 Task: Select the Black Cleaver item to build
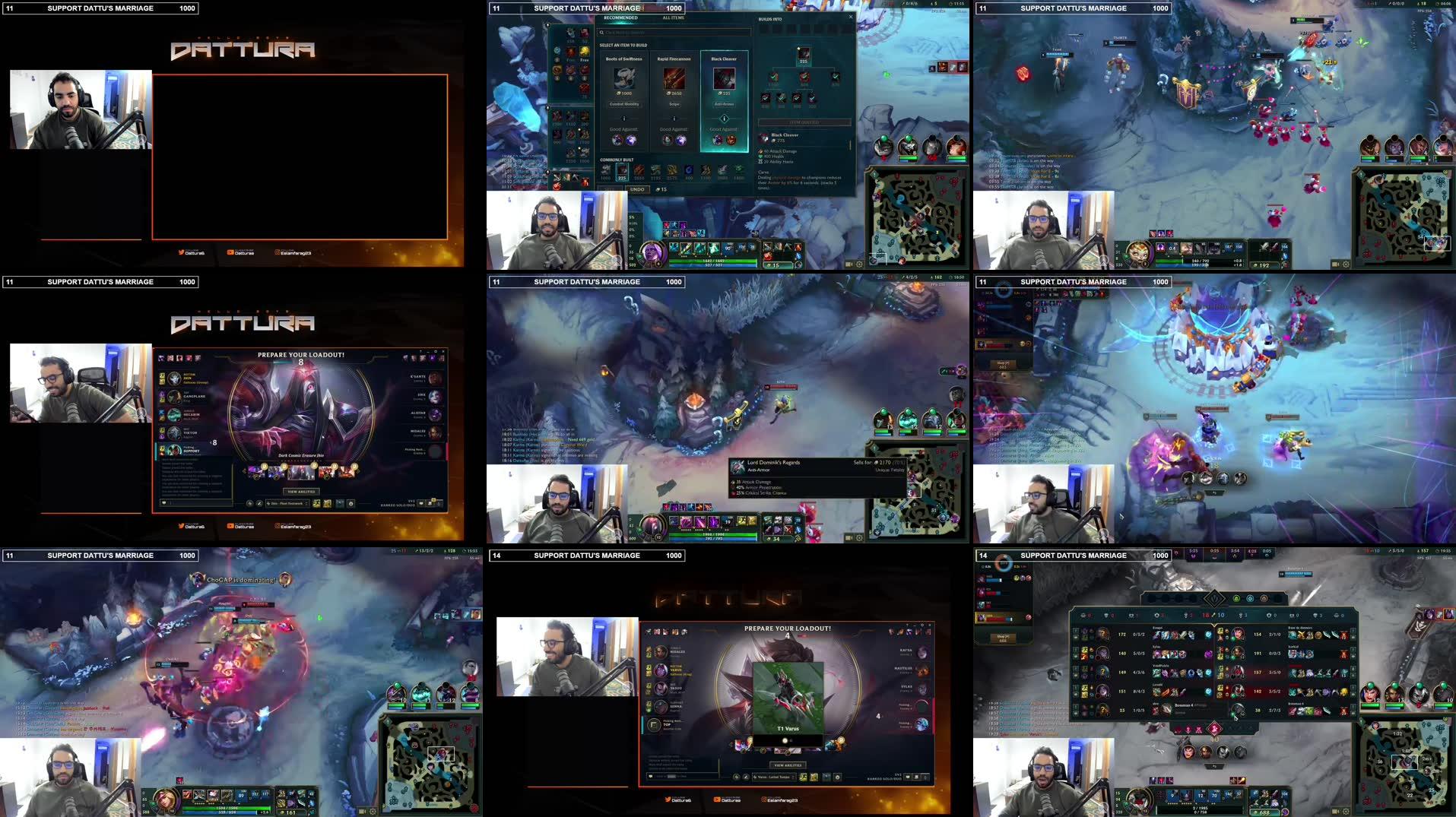[725, 79]
